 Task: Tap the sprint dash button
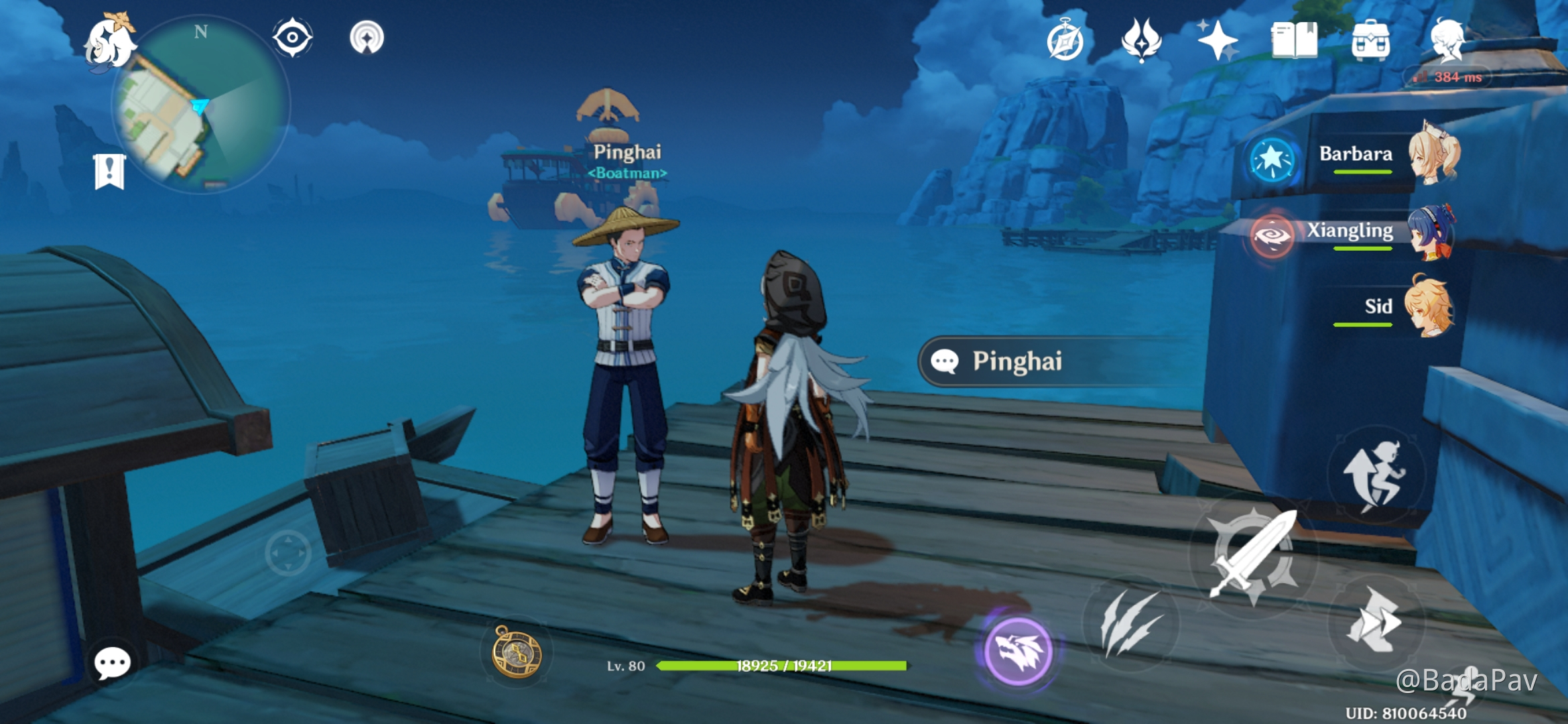pyautogui.click(x=1376, y=621)
